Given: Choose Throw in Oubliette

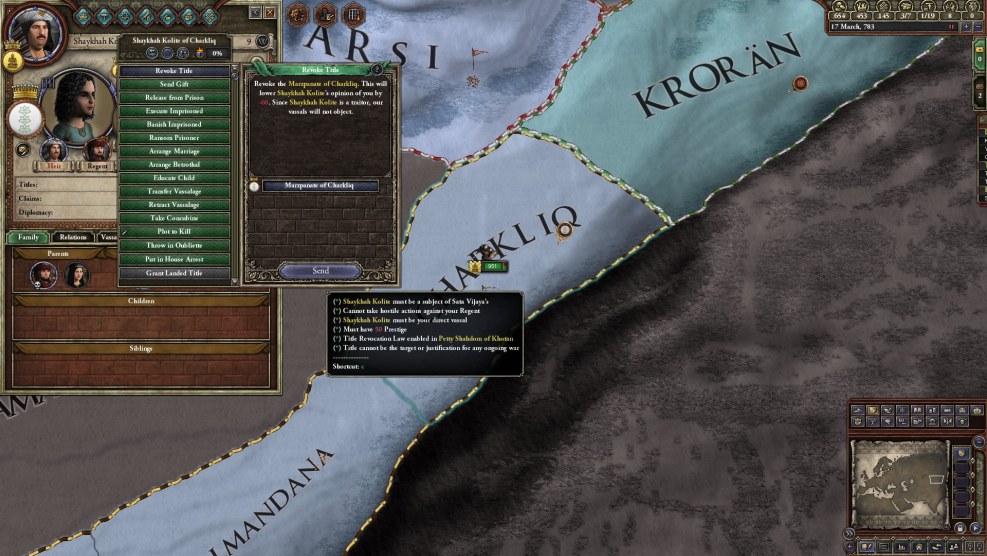Looking at the screenshot, I should click(174, 245).
